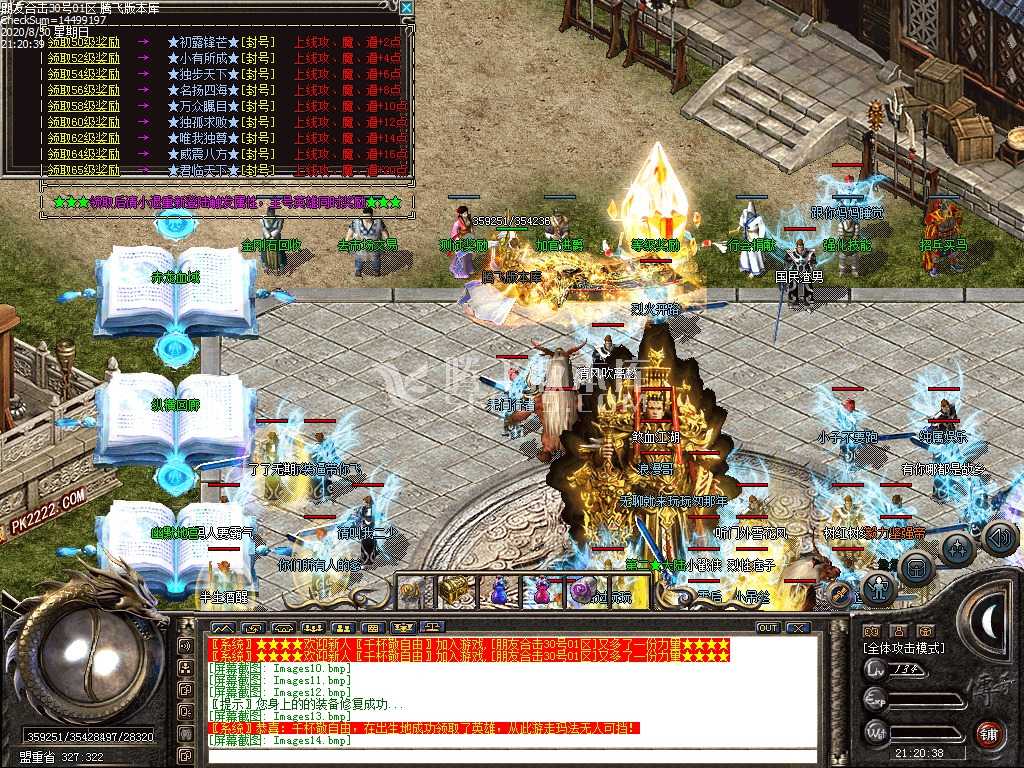The image size is (1024, 768).
Task: Toggle the speaker sound button
Action: [x=1000, y=538]
